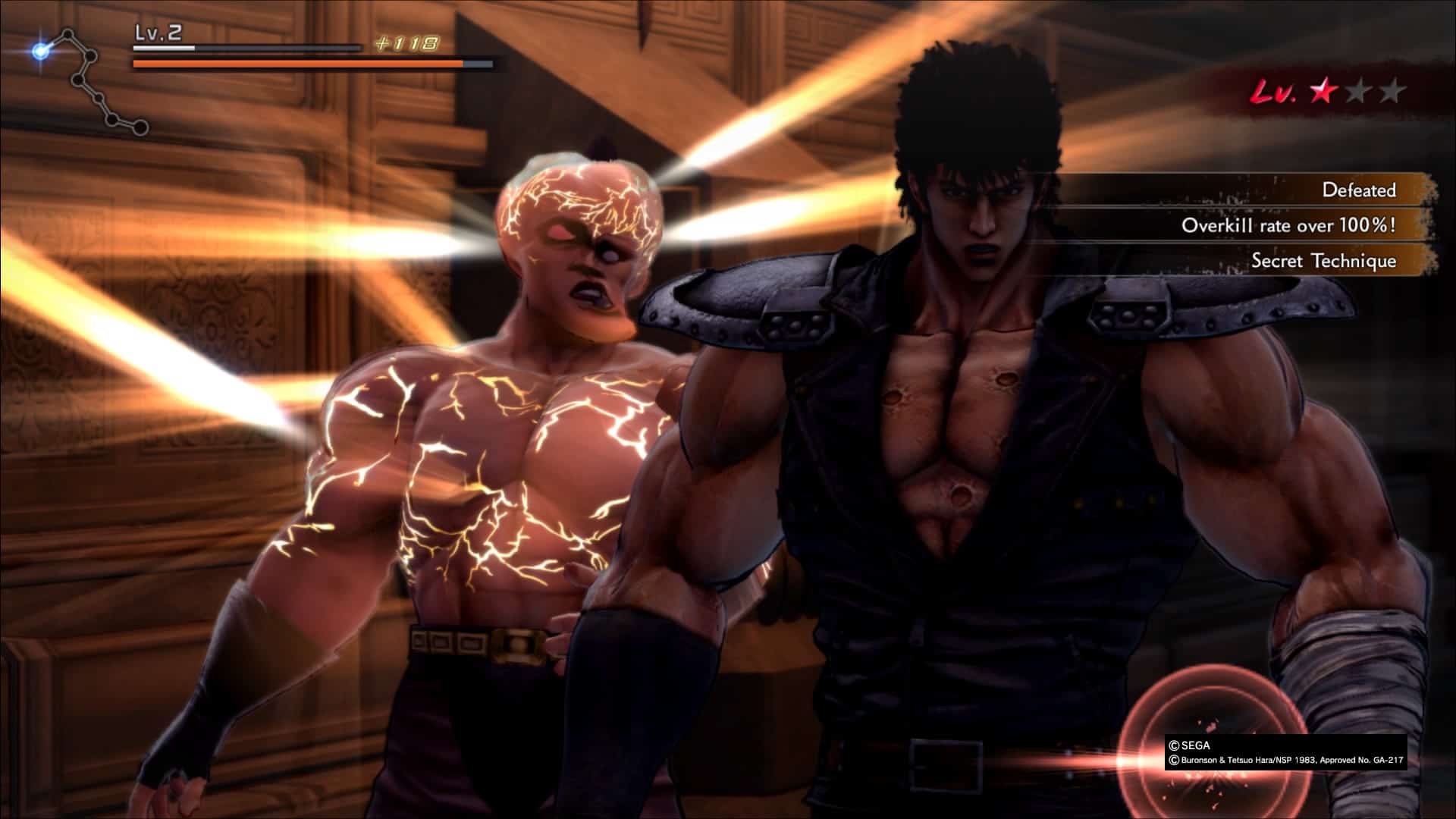Choose the "Overkill rate over 100%!" row

click(x=1288, y=225)
